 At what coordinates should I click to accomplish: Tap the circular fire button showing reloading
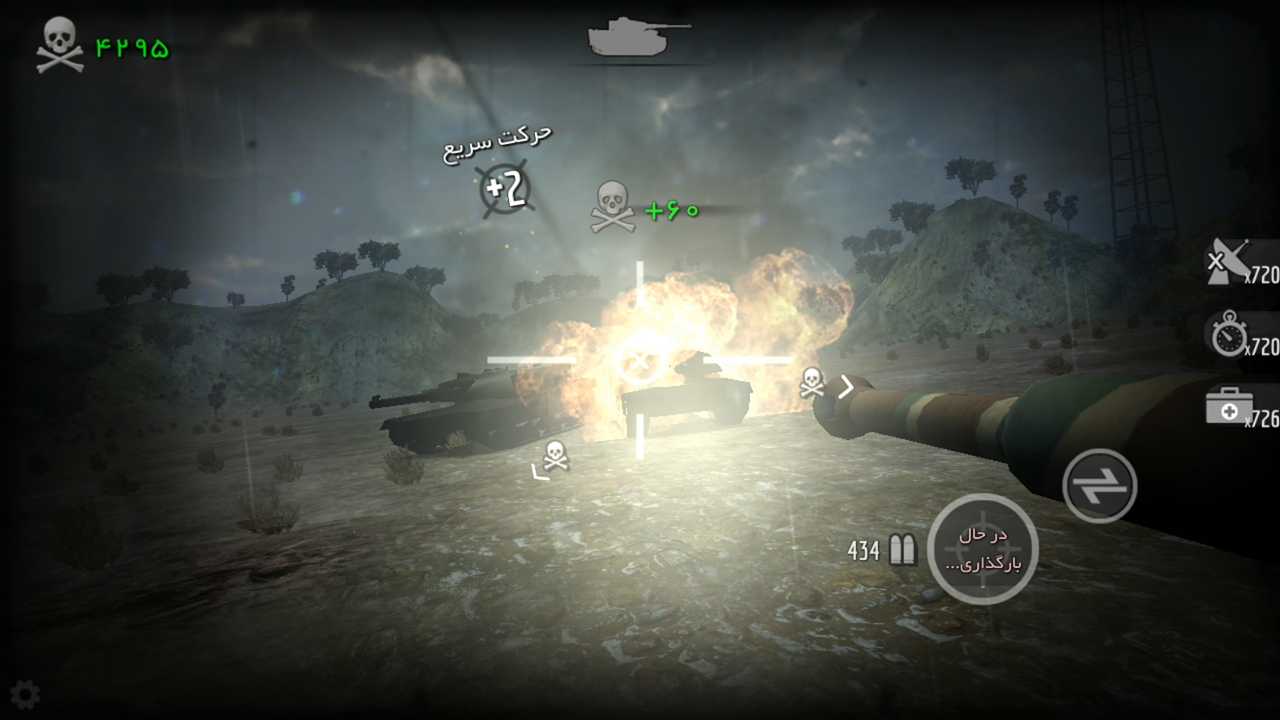coord(983,549)
